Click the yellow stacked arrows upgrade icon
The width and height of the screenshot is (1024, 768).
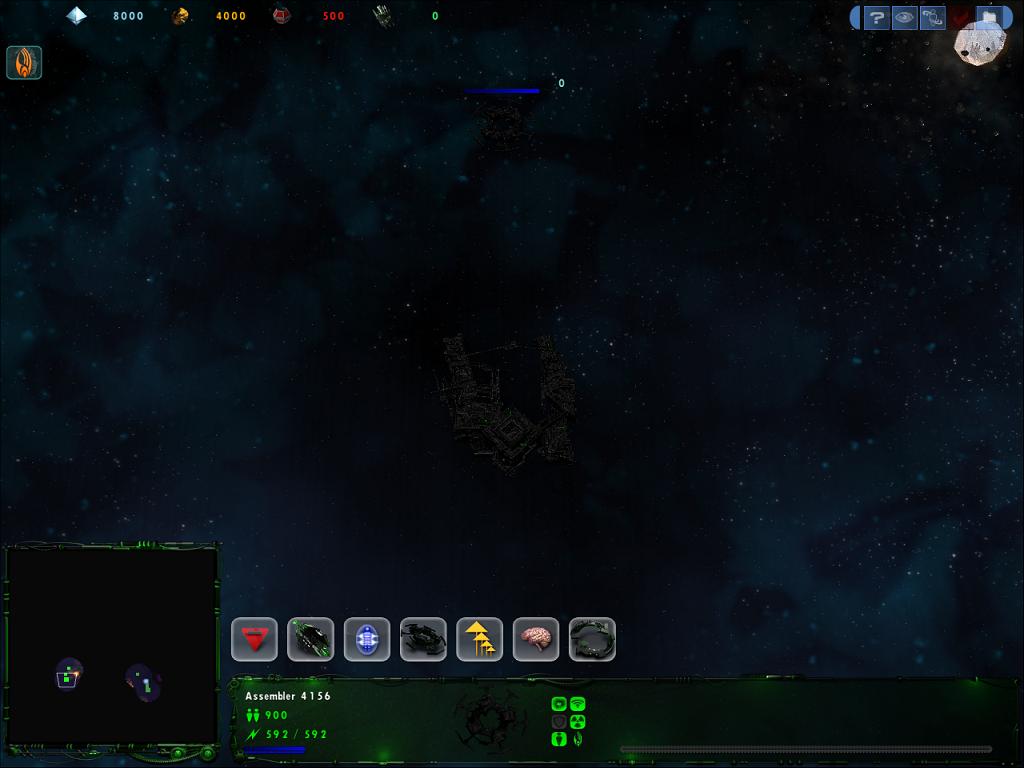click(x=479, y=639)
